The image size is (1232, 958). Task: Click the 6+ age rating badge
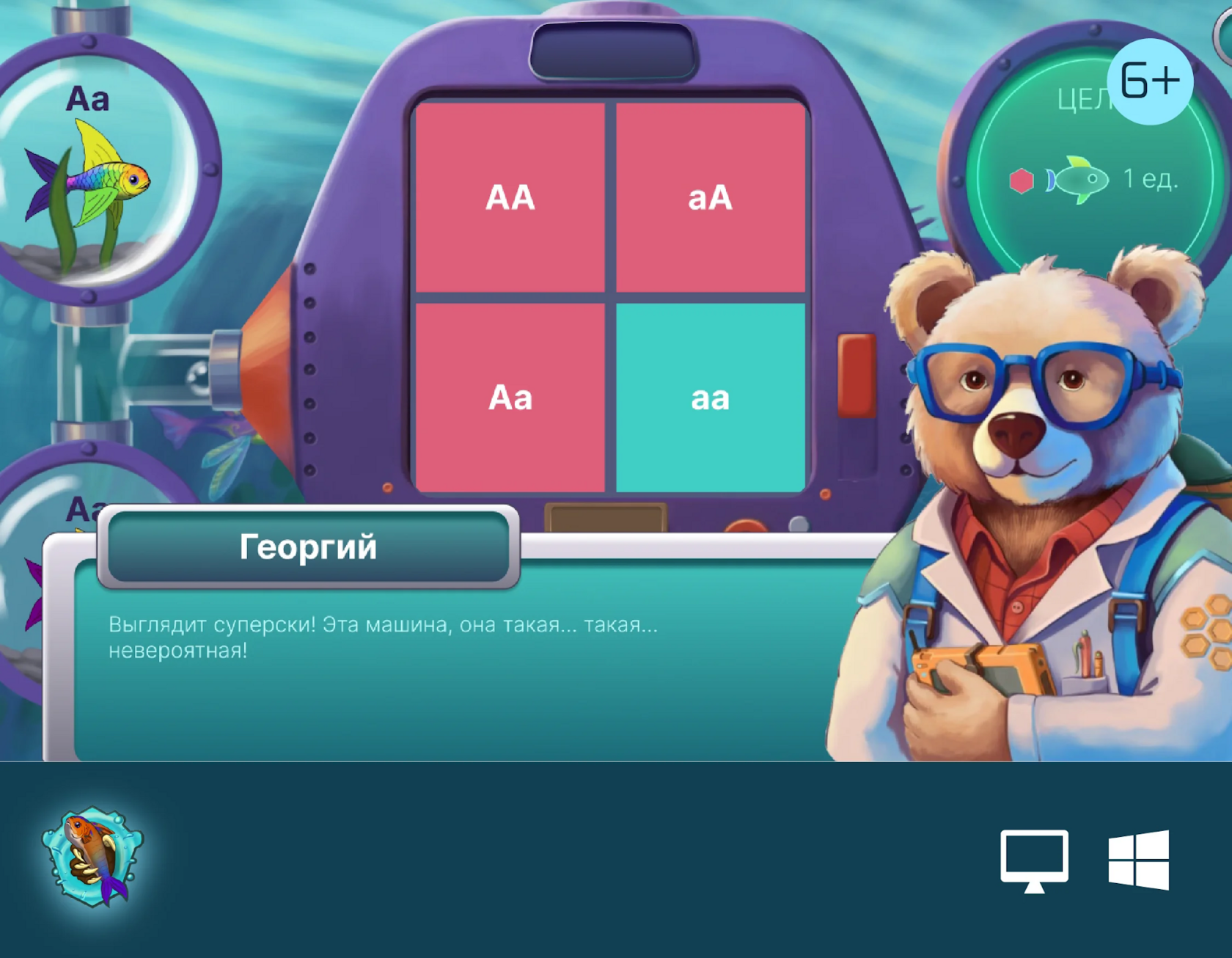click(x=1149, y=81)
